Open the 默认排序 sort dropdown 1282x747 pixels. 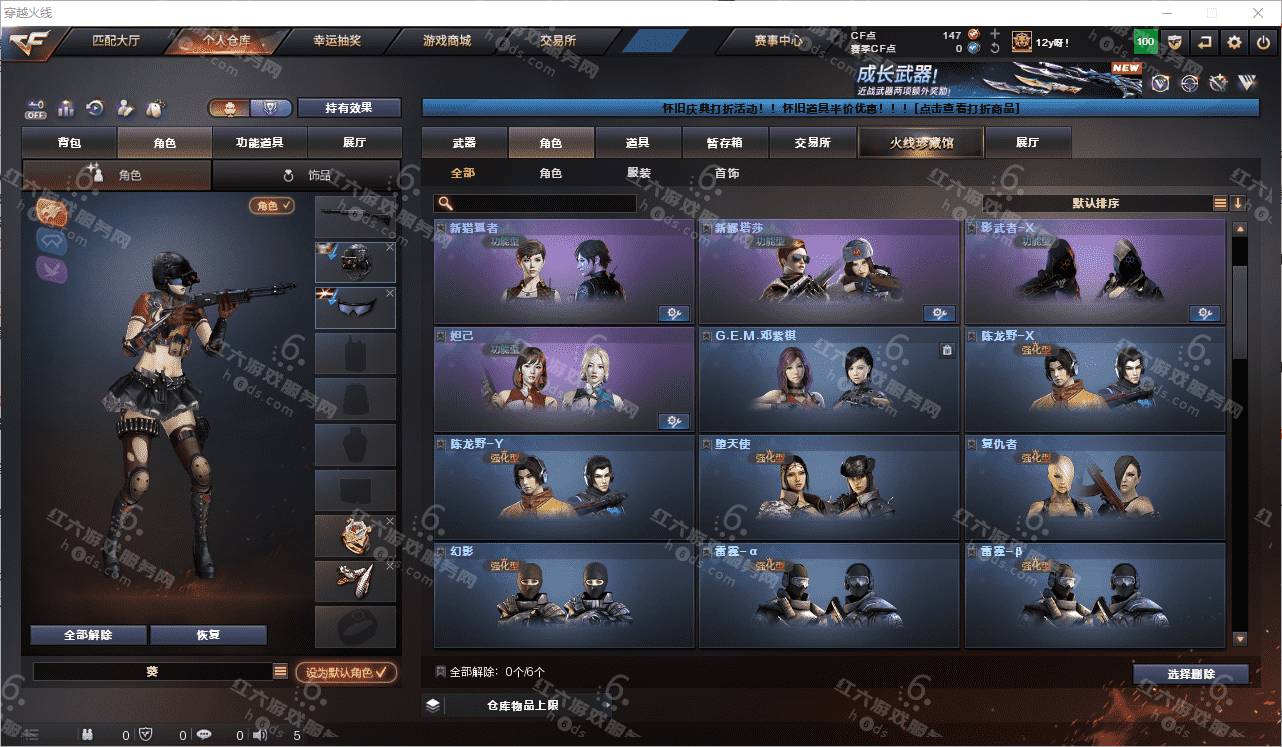(1095, 203)
